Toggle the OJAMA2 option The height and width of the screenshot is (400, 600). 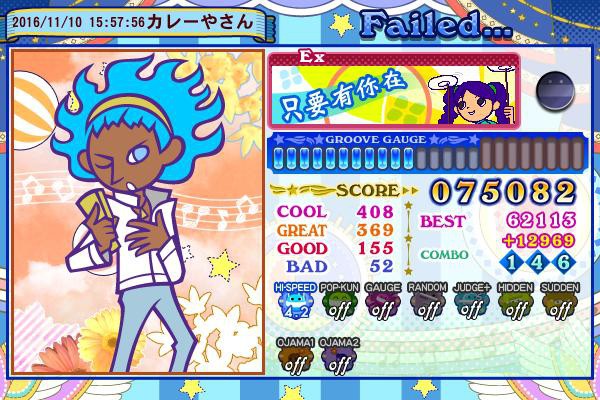[340, 358]
